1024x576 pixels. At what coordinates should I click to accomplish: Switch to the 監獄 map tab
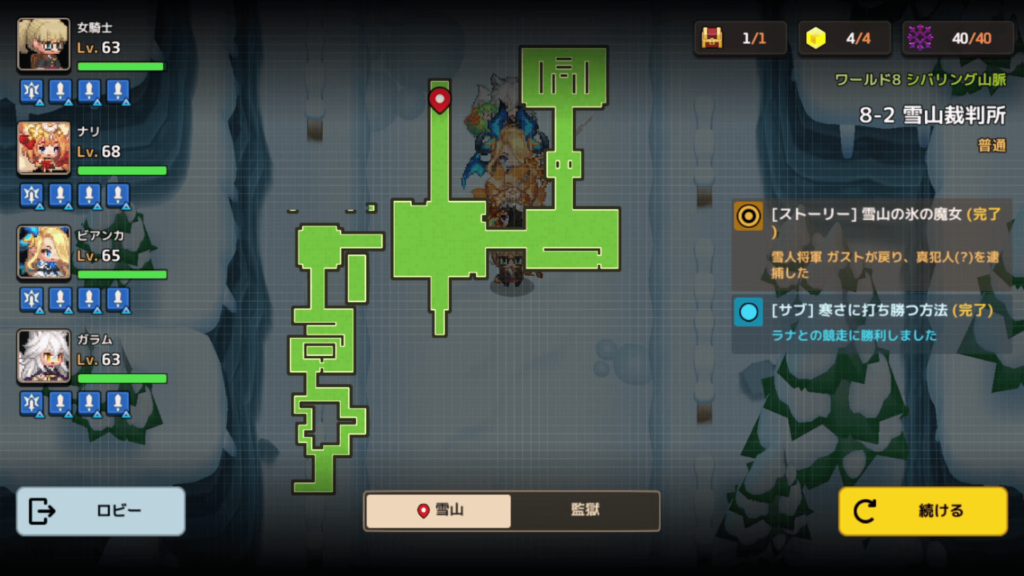[x=585, y=511]
